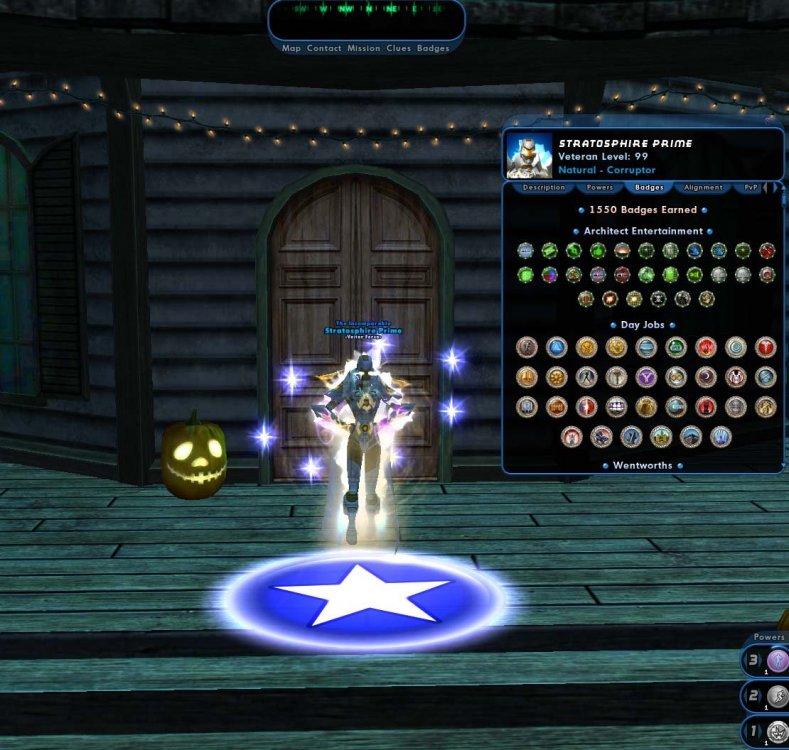Open the Mission window

[x=363, y=48]
